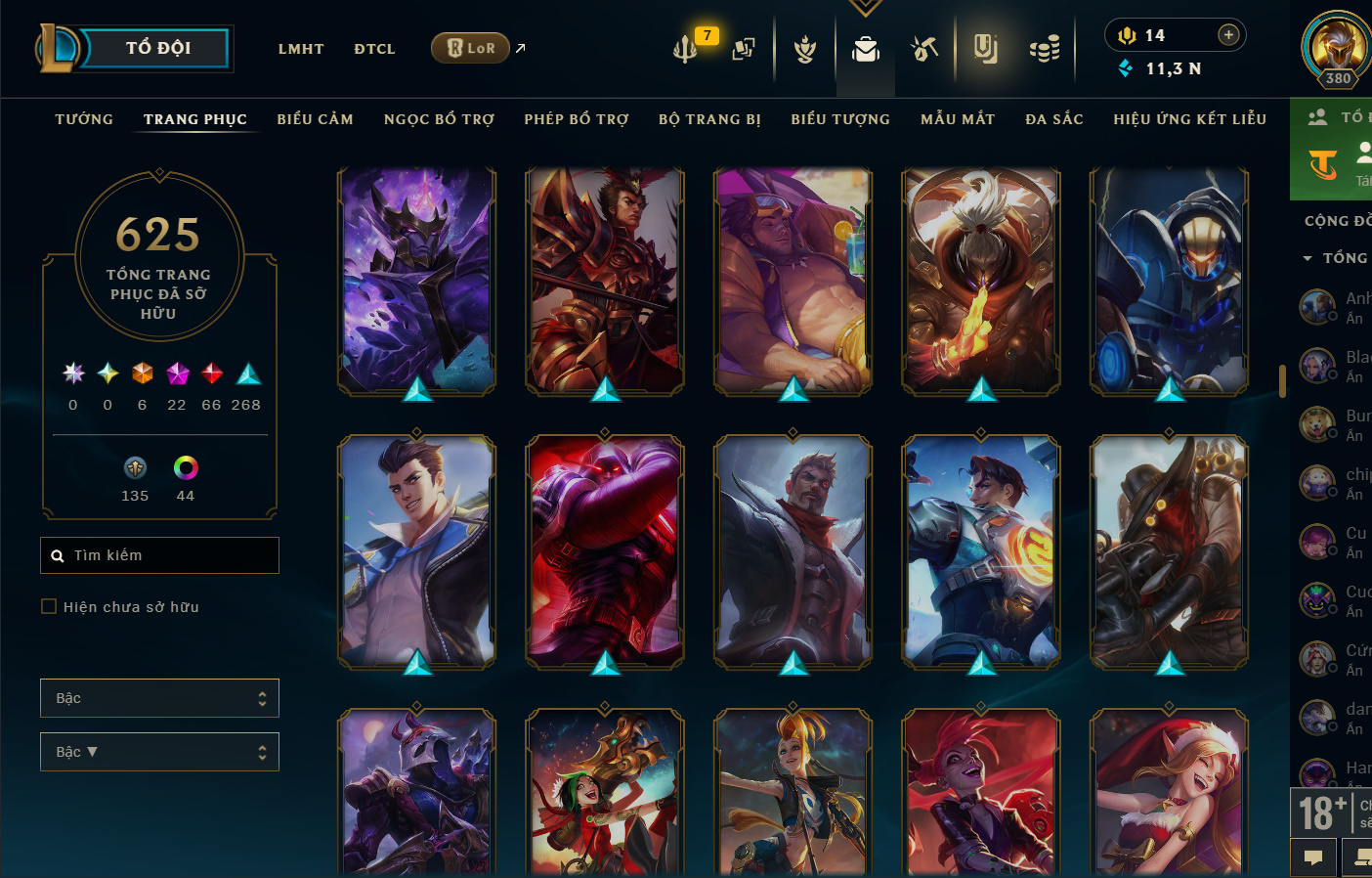Open the NGỌC BỔ TRỢ tab
Image resolution: width=1372 pixels, height=878 pixels.
[x=439, y=119]
